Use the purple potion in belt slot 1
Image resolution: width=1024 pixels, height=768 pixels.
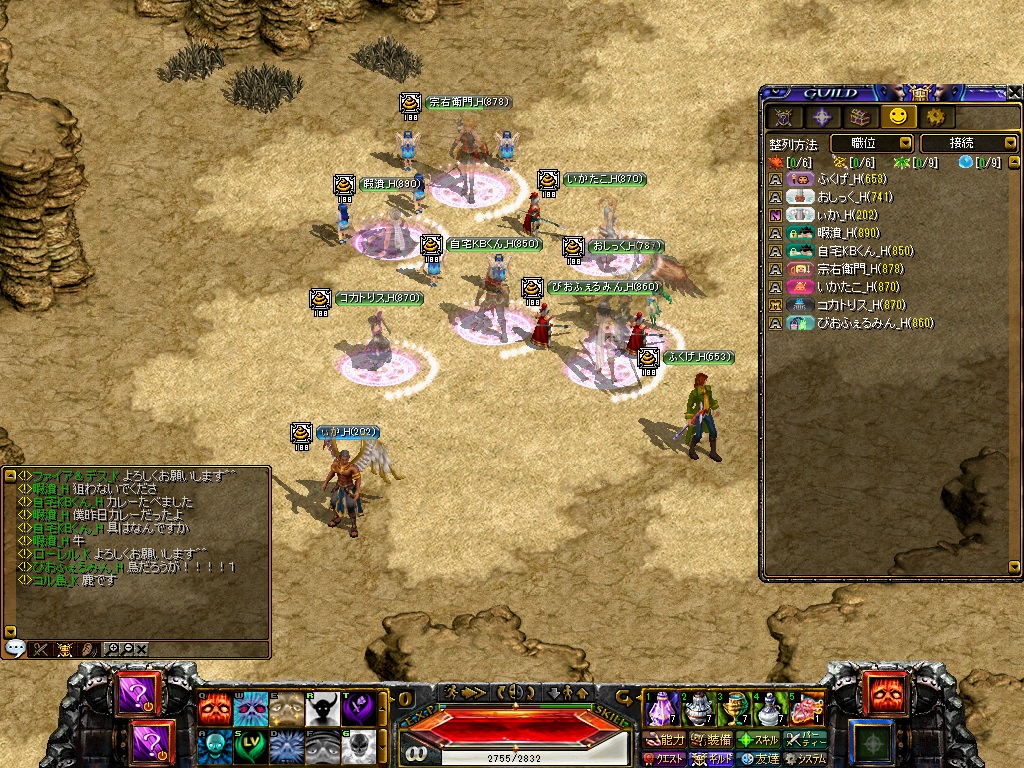[662, 708]
